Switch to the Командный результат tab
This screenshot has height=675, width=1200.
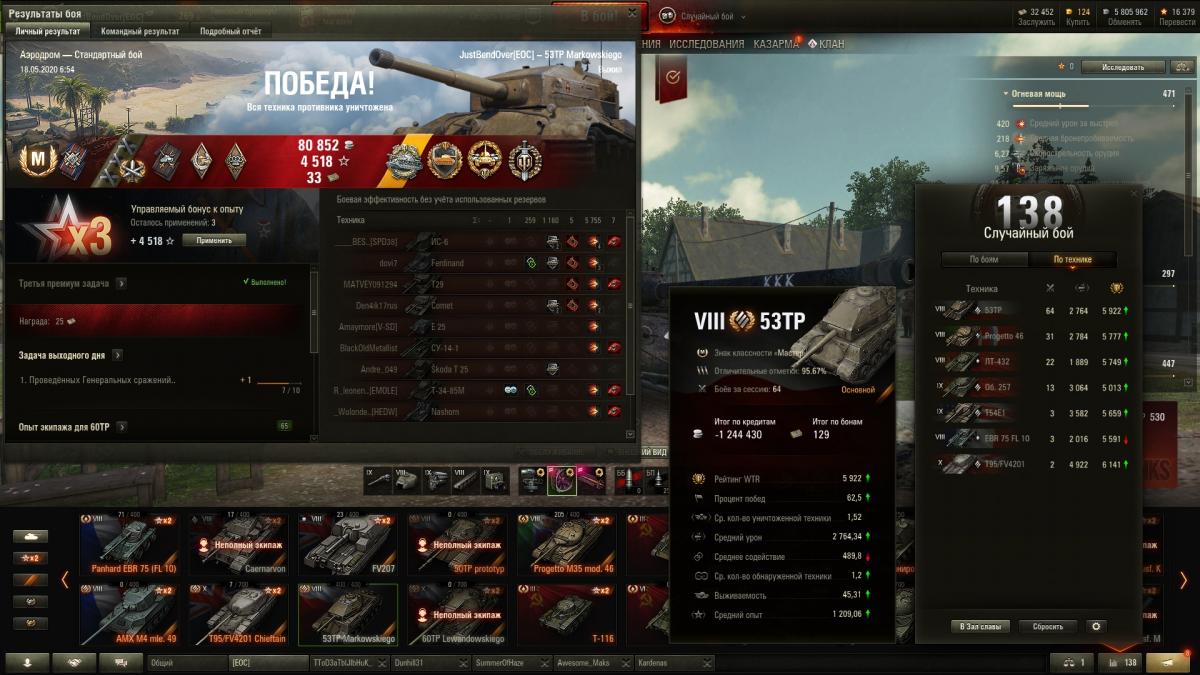point(141,31)
